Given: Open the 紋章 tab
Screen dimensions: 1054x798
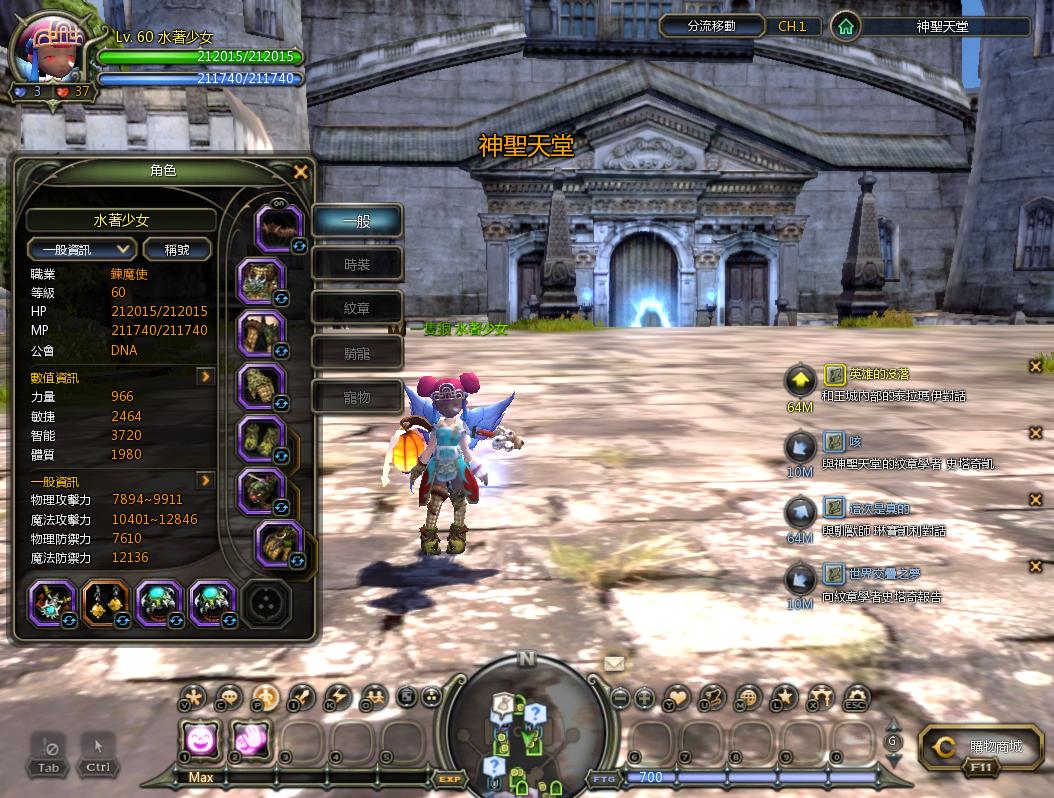Looking at the screenshot, I should coord(357,309).
